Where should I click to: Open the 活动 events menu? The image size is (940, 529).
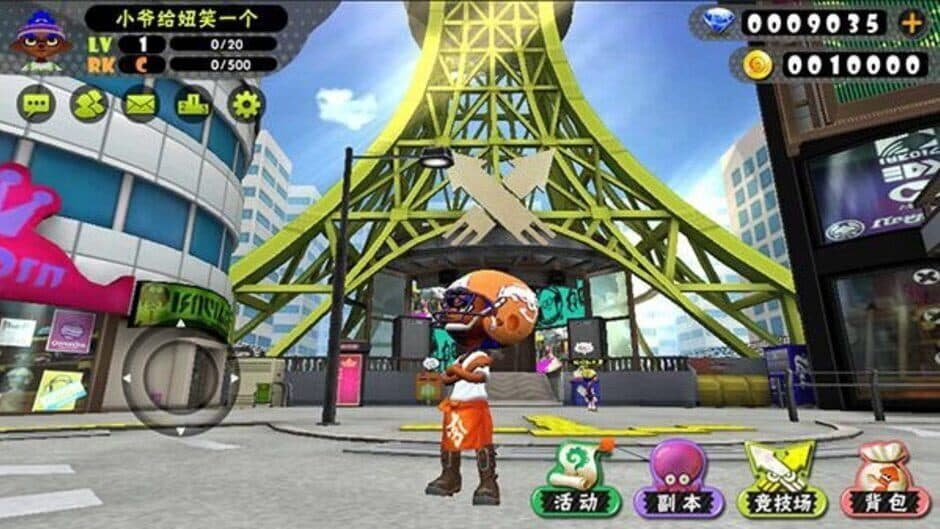[x=576, y=480]
